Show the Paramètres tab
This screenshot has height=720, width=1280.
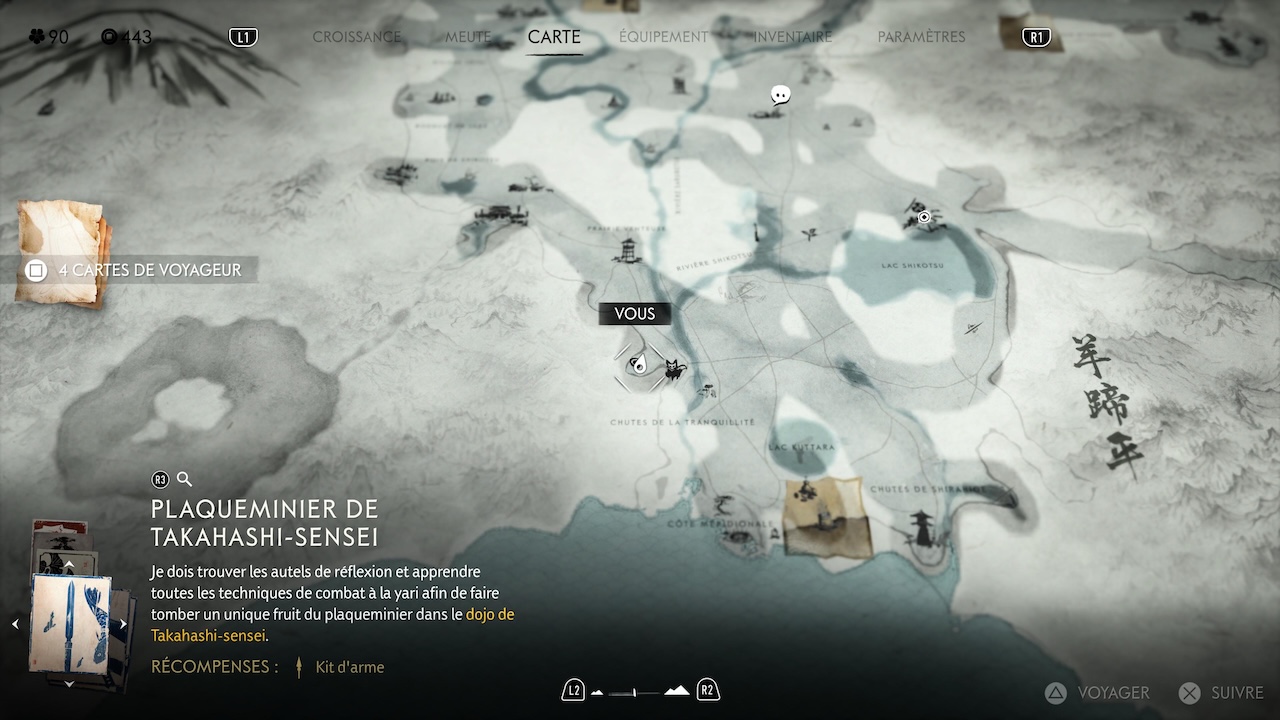[921, 37]
